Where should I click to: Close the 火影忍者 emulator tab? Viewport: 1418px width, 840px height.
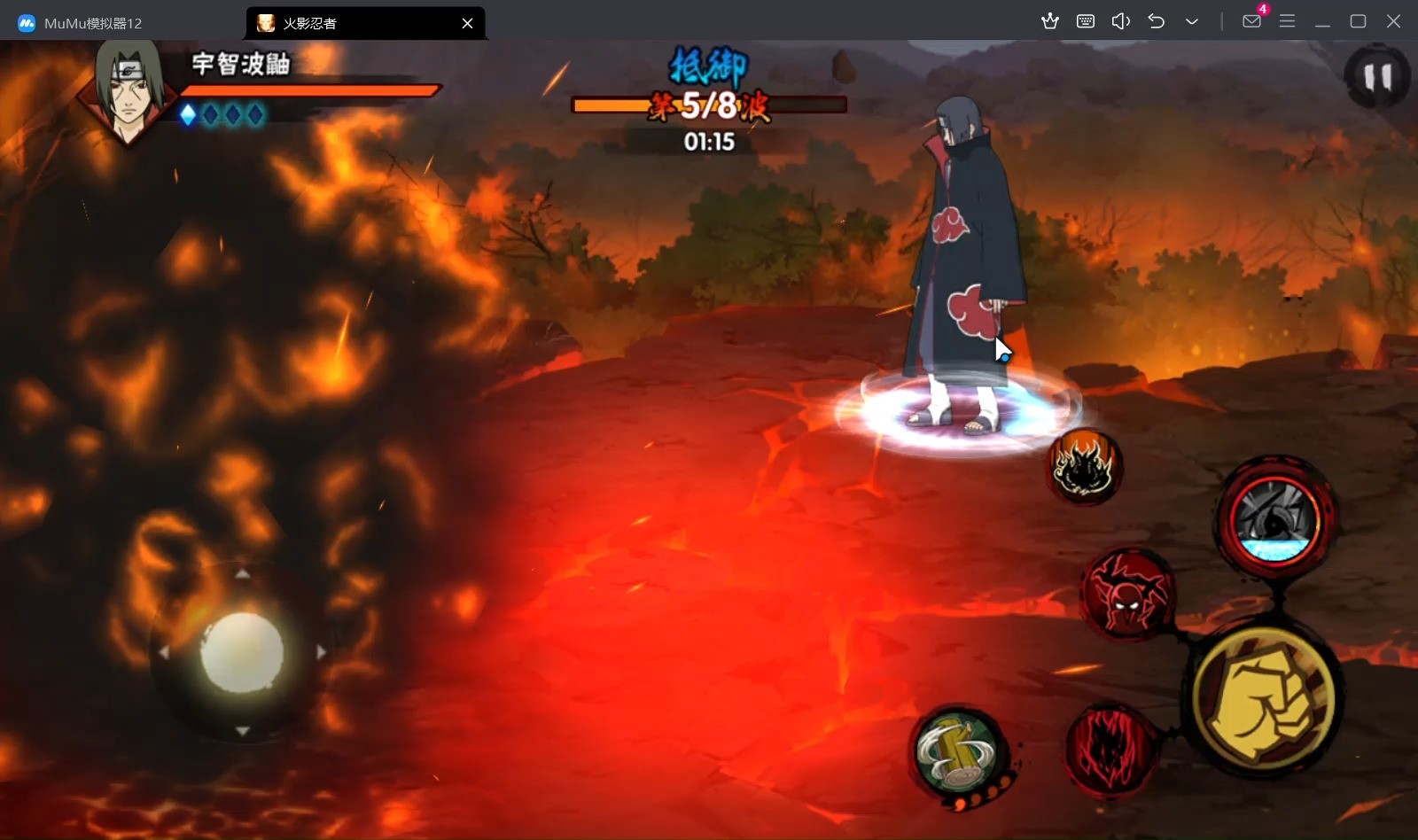(467, 23)
